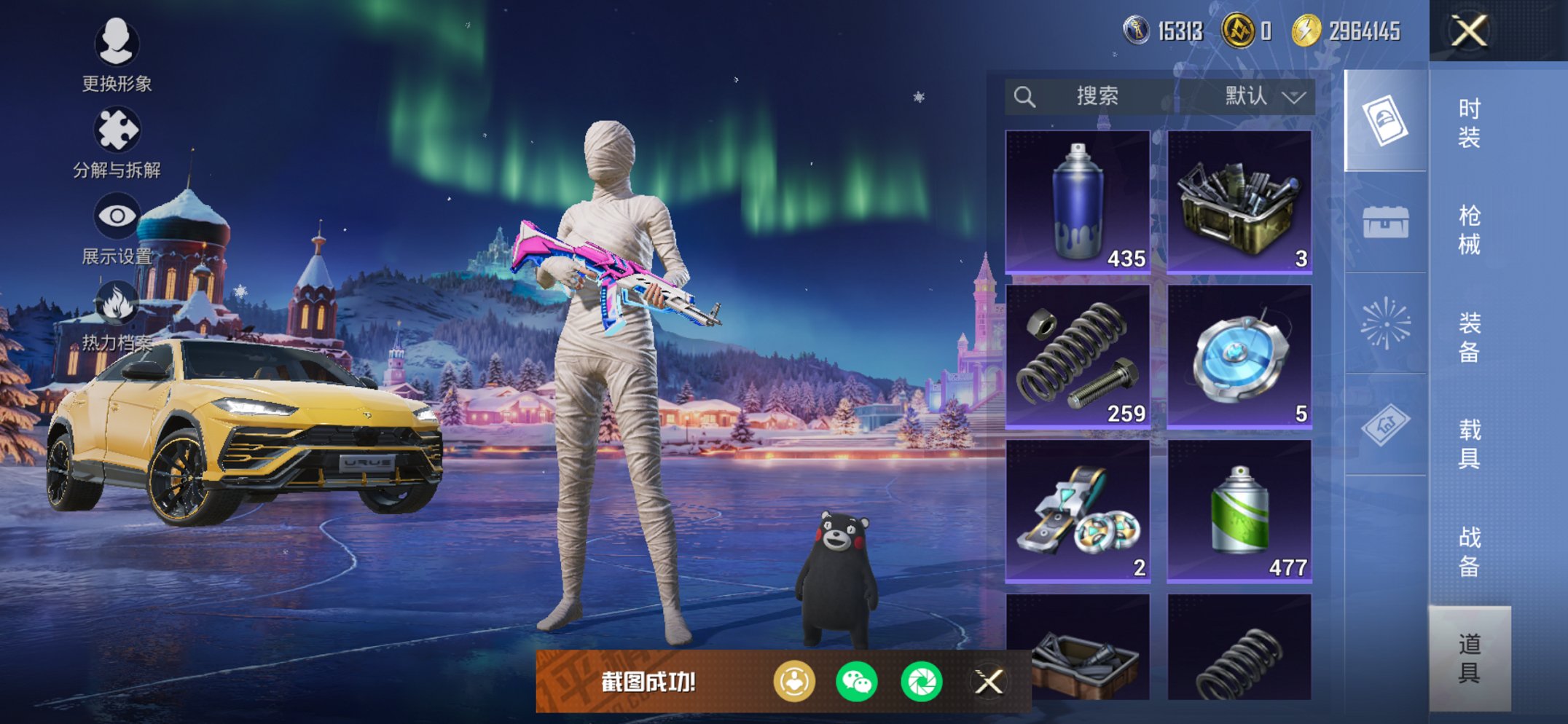Viewport: 1568px width, 724px height.
Task: Click the 搜索 search field
Action: (1093, 96)
